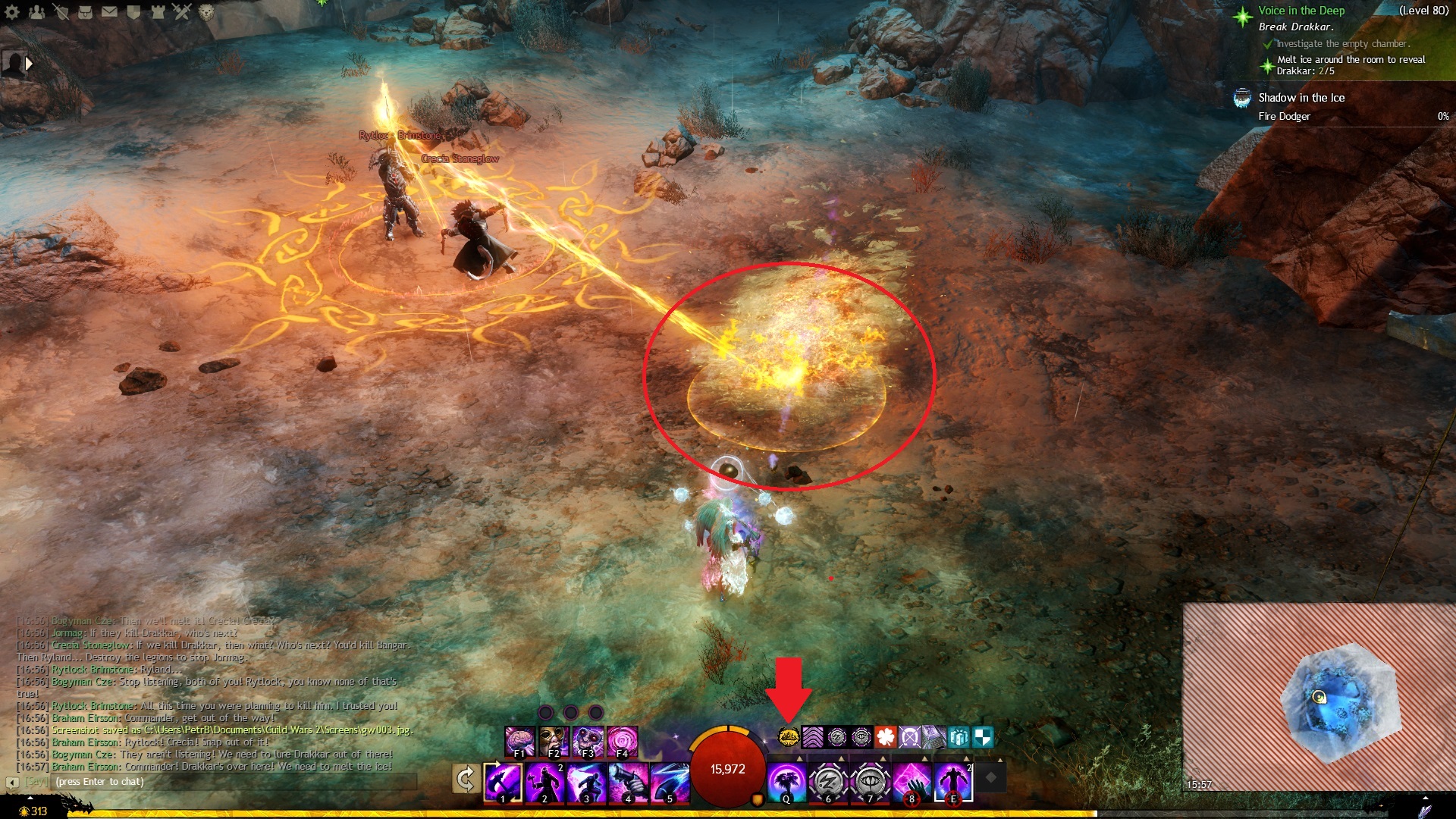Open the World vs World castle icon
The width and height of the screenshot is (1456, 819).
[158, 12]
